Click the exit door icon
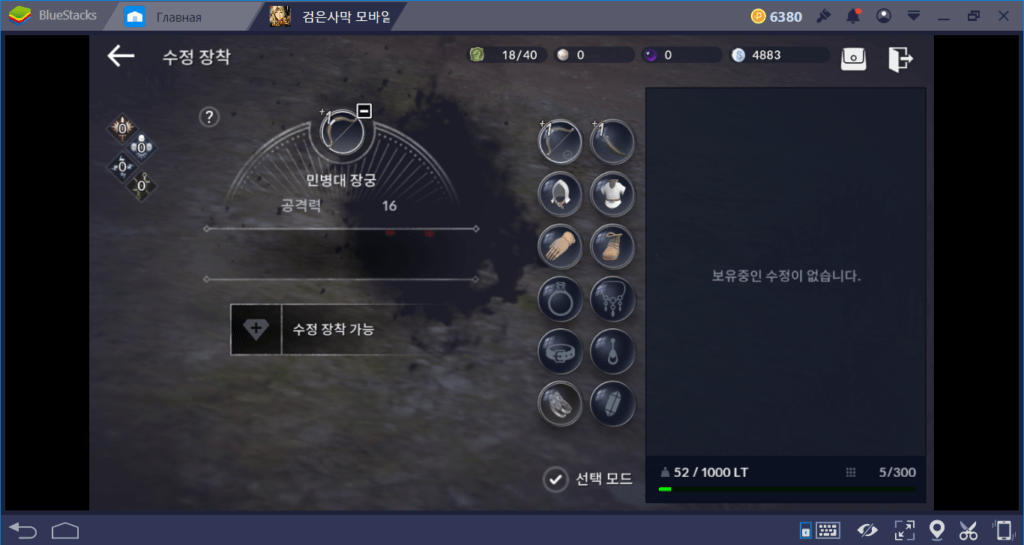1024x545 pixels. pyautogui.click(x=900, y=58)
